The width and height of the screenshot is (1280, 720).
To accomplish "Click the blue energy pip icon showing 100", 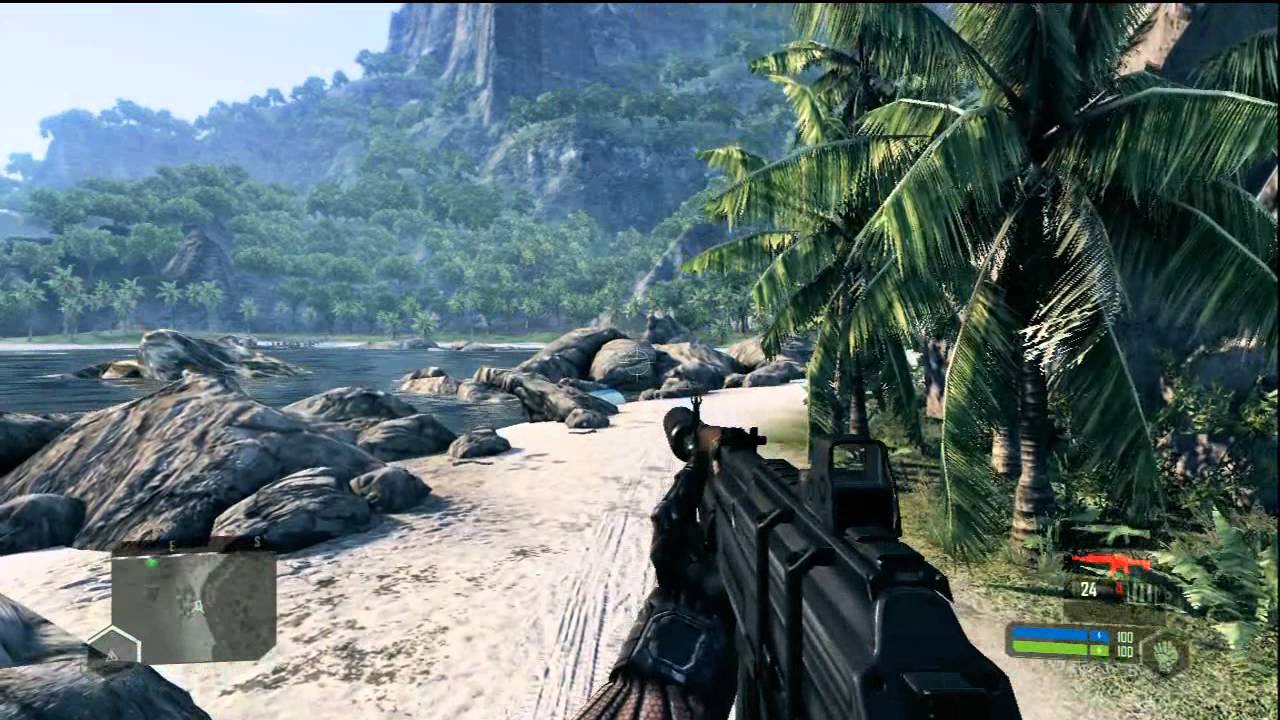I will point(1099,635).
